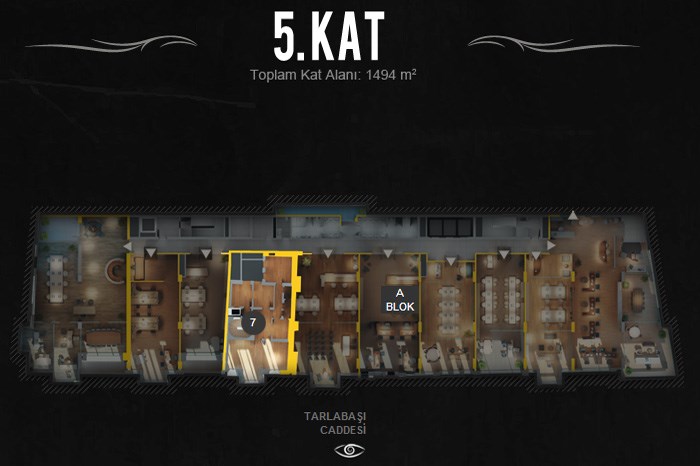
Task: Select the highlighted unit 7 marker
Action: tap(253, 323)
